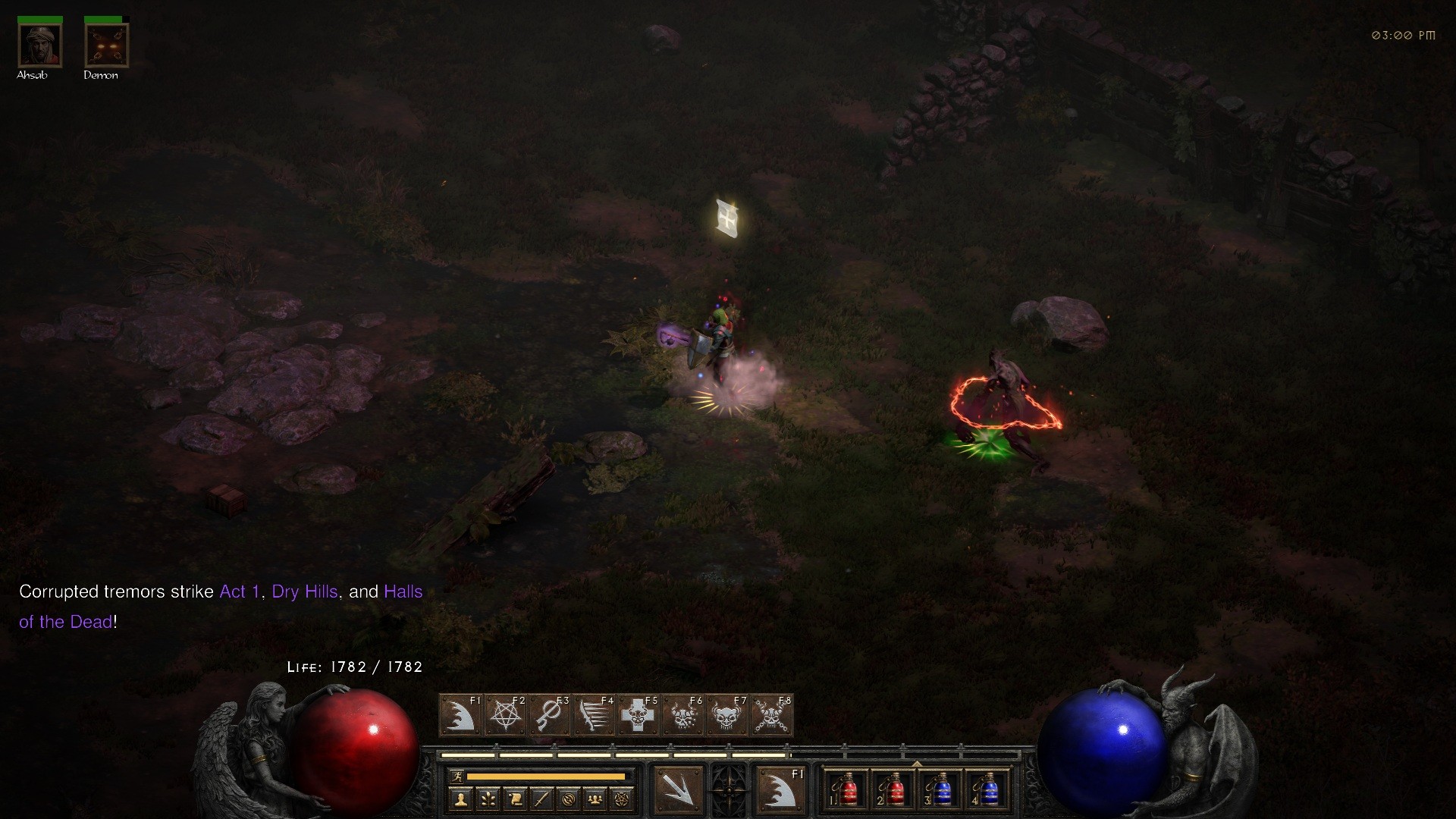Open the game menu pentagram icon

(621, 799)
